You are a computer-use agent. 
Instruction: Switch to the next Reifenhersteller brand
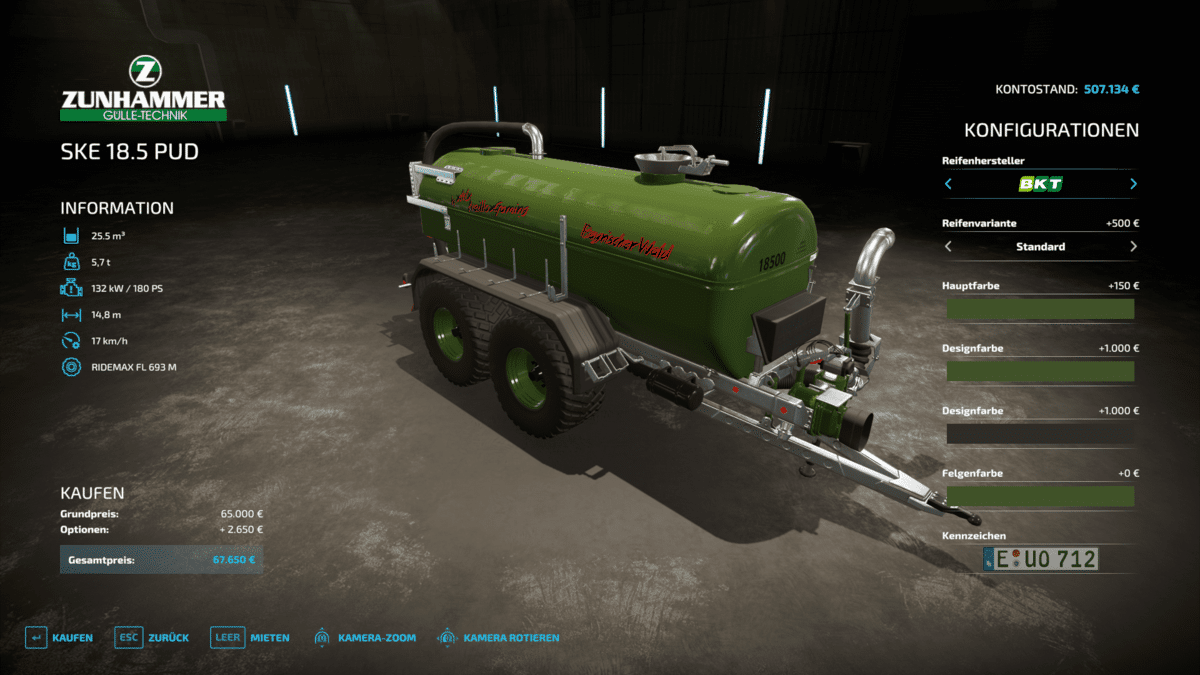click(1133, 184)
